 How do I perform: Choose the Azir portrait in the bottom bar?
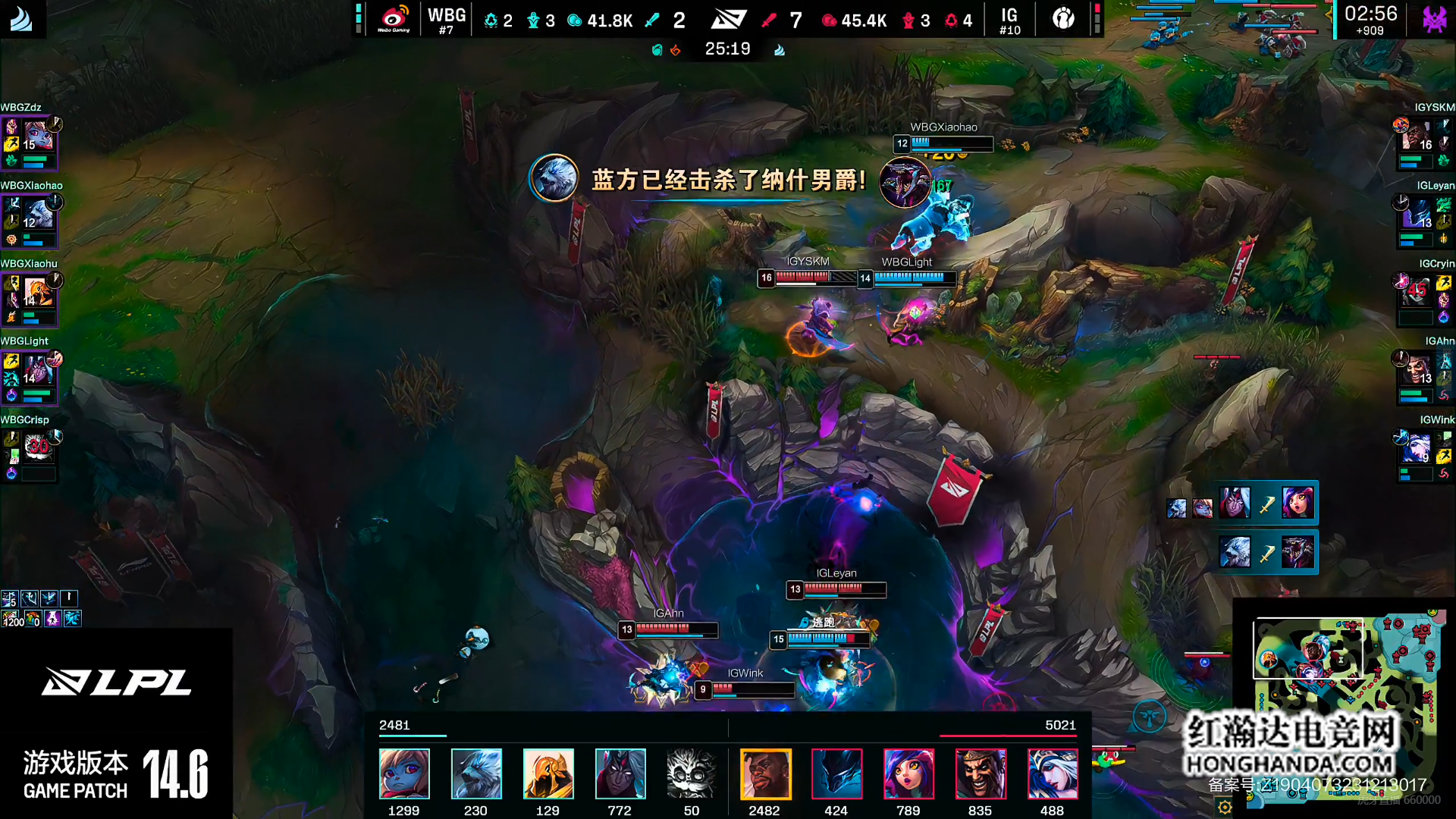tap(548, 773)
